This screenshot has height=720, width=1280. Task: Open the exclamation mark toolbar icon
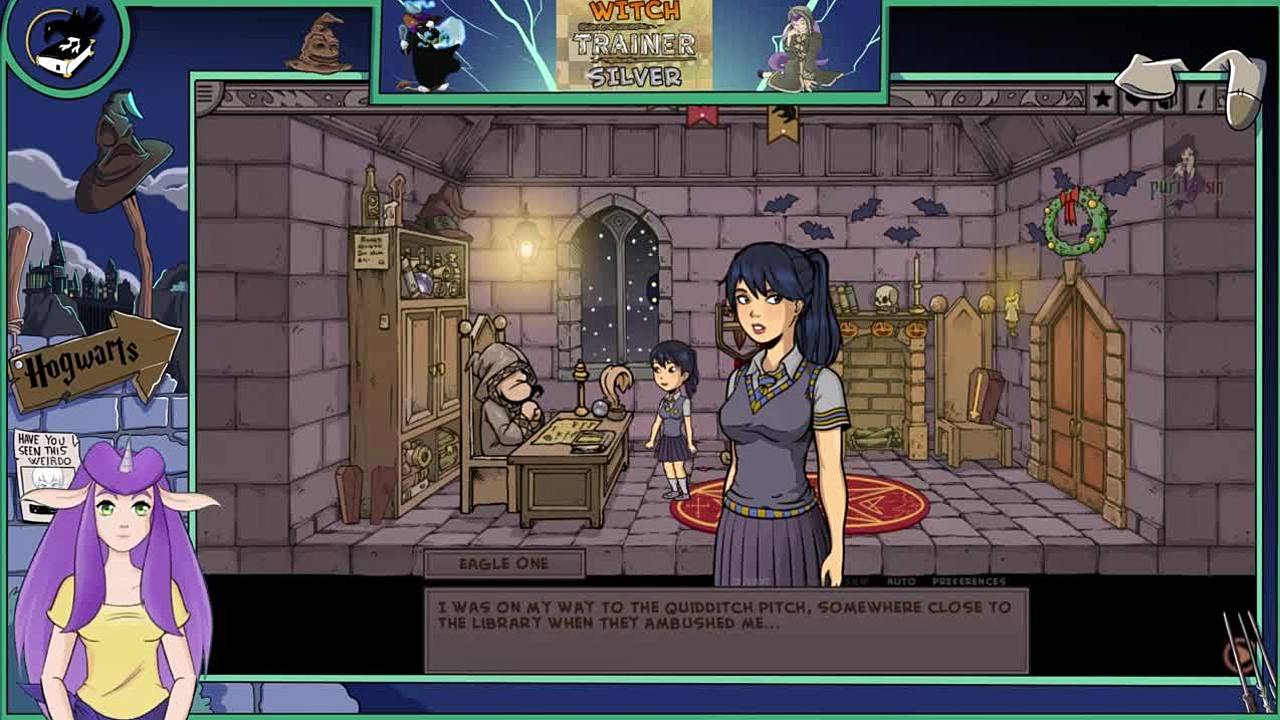click(1200, 98)
